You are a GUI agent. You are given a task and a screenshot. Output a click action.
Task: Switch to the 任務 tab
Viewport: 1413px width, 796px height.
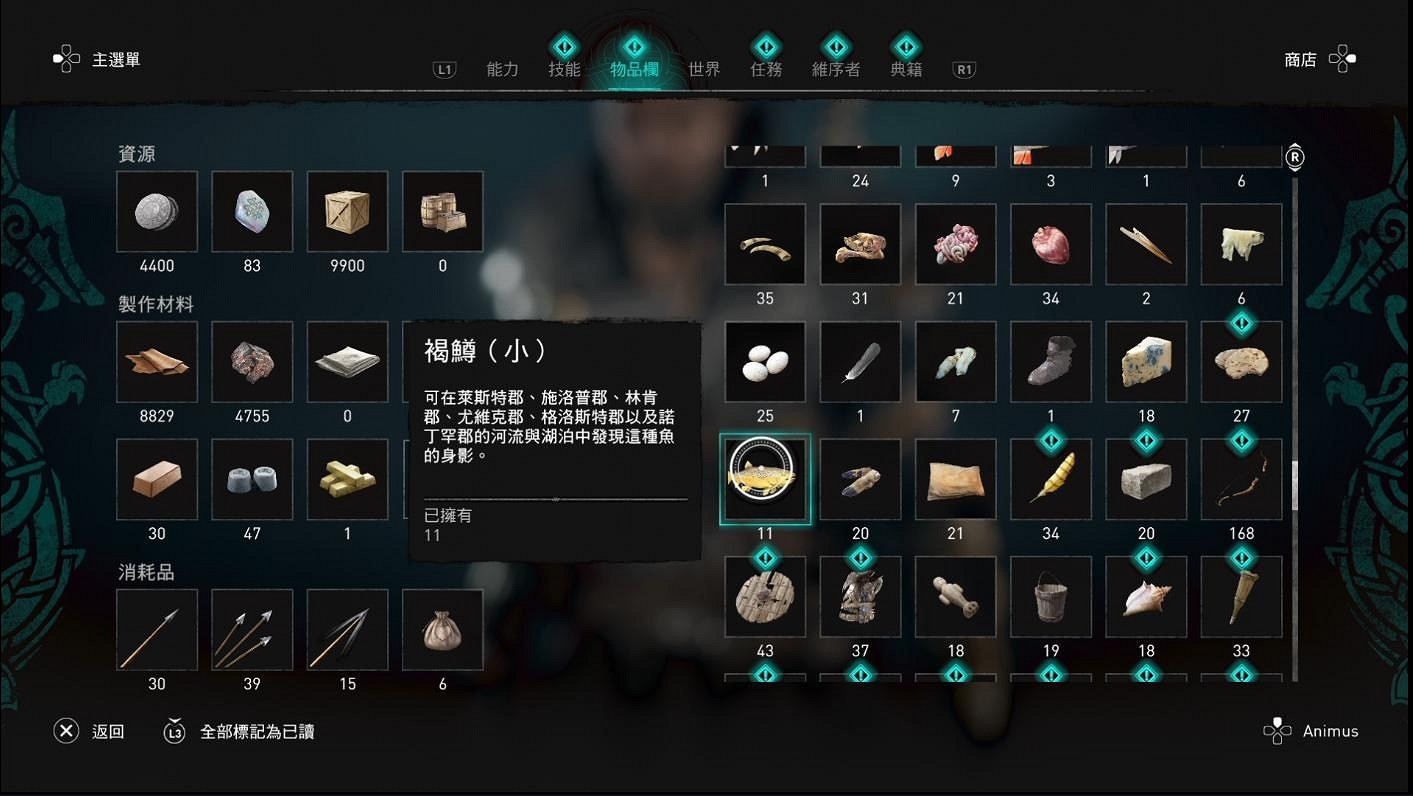(x=765, y=68)
